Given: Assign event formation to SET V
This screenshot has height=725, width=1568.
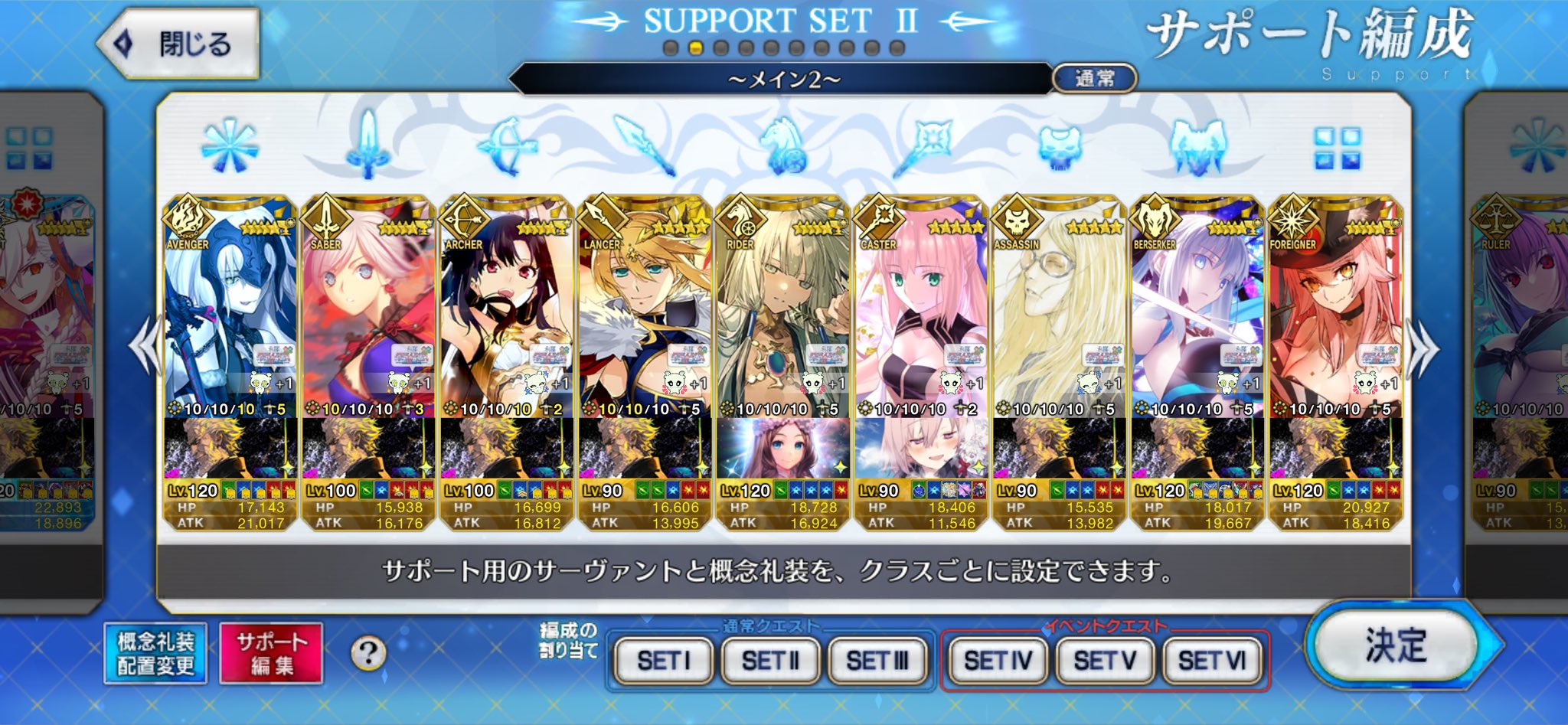Looking at the screenshot, I should 1105,660.
